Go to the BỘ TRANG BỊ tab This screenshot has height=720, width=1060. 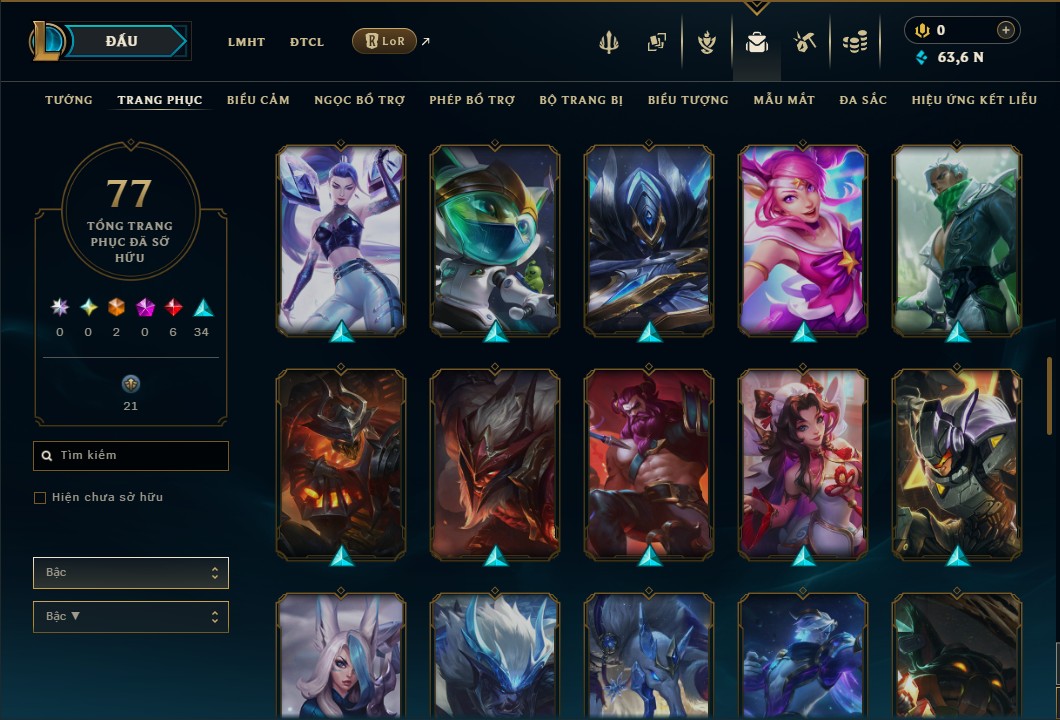coord(581,100)
